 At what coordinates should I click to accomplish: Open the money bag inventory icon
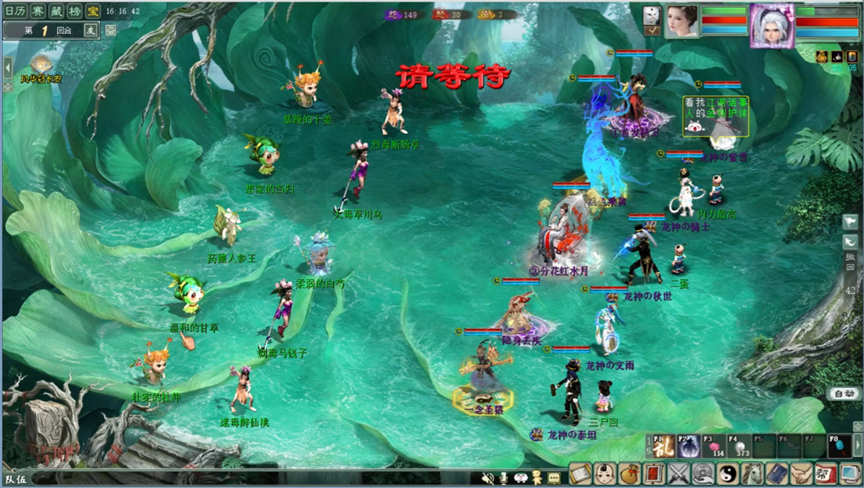point(630,474)
